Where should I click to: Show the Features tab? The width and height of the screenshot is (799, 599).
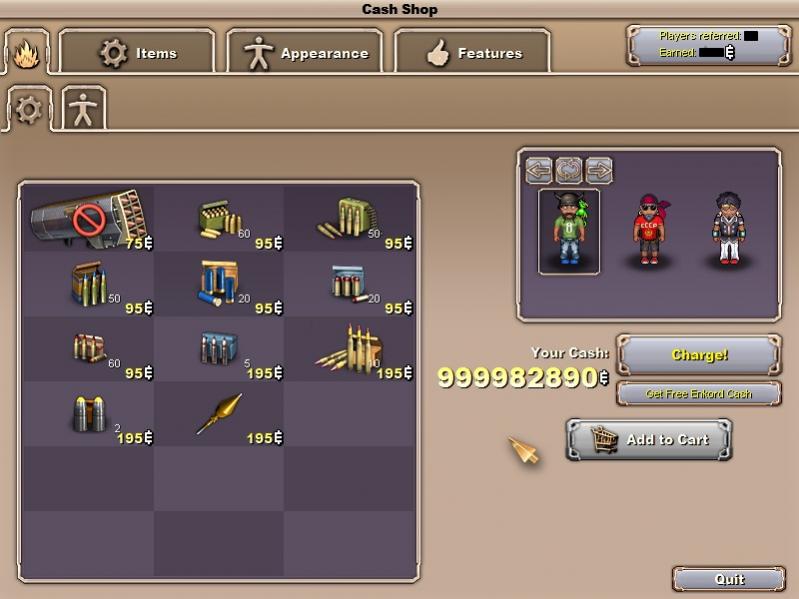click(472, 52)
